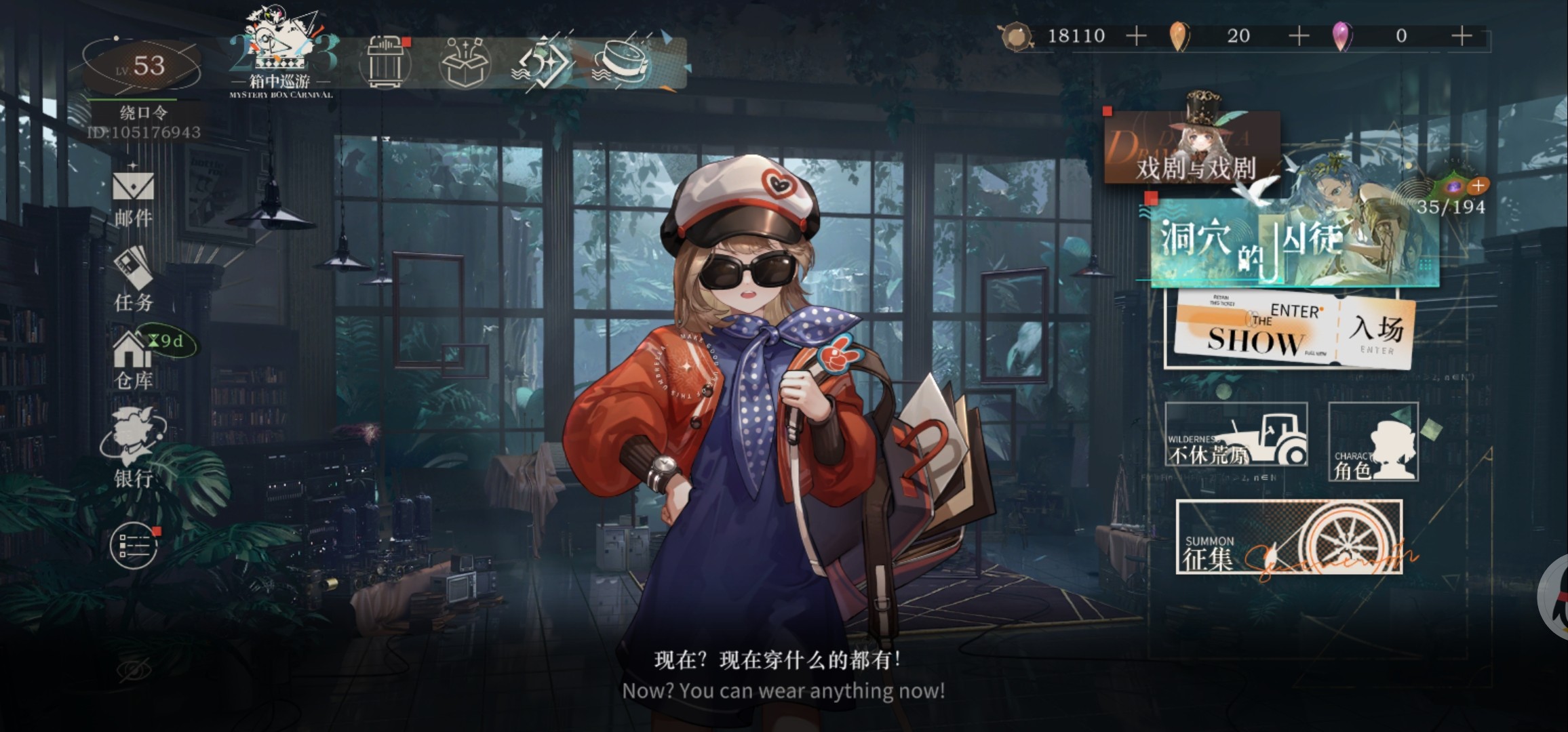This screenshot has width=1568, height=732.
Task: Refill activity using the 35/194 plus
Action: 1478,185
